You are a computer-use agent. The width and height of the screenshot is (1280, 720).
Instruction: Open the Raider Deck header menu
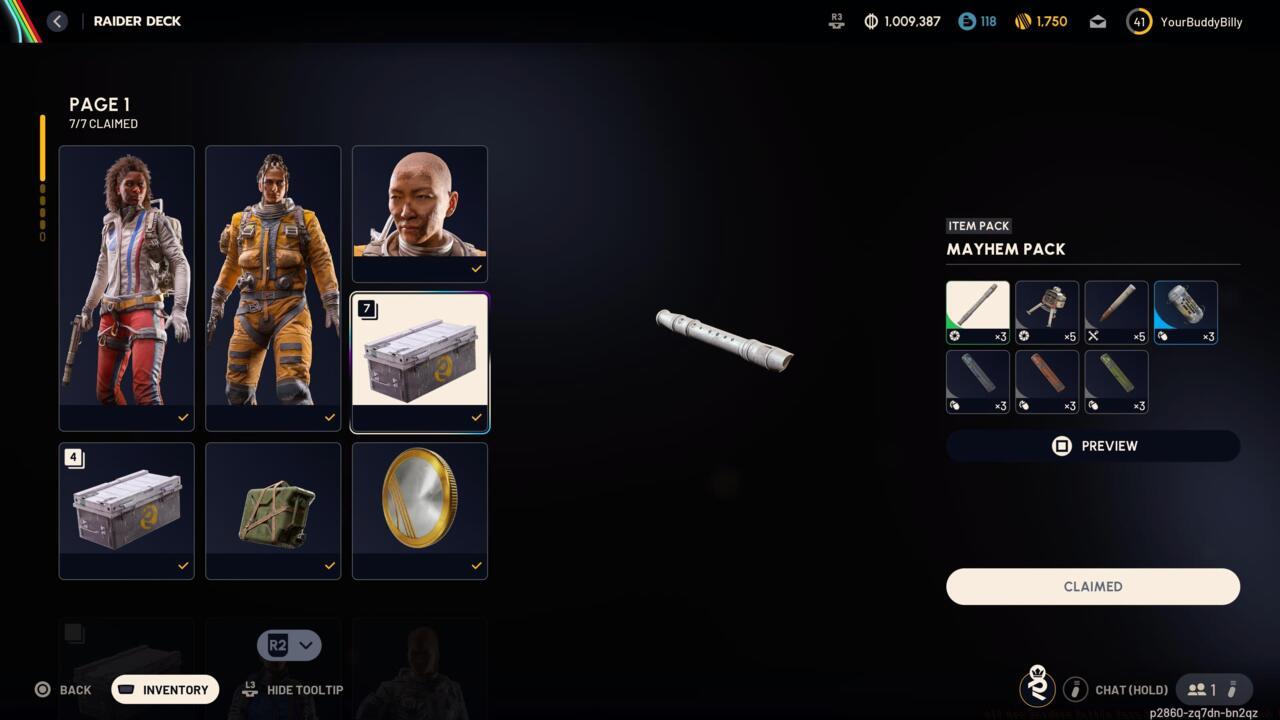coord(137,21)
